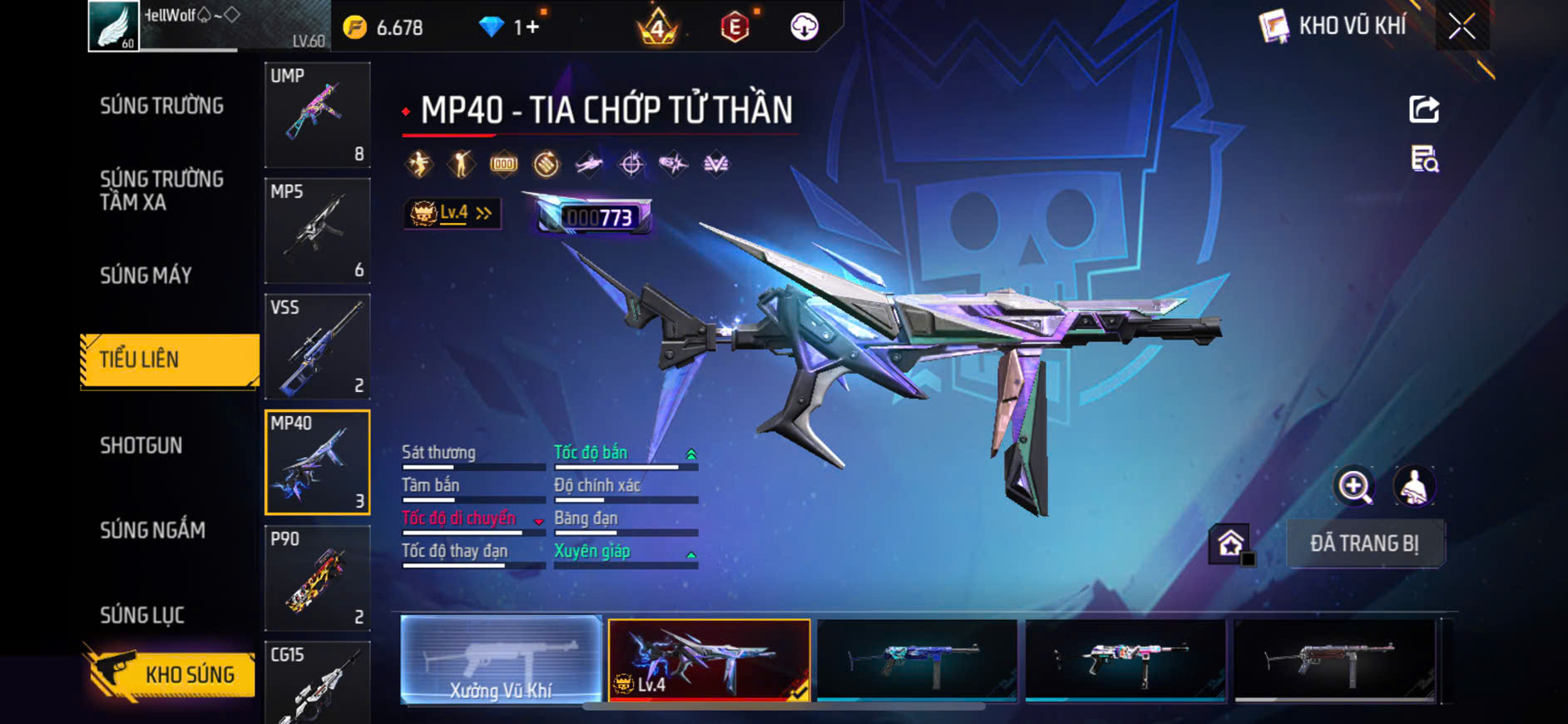The image size is (1568, 724).
Task: Open the skin details search icon
Action: (x=1424, y=158)
